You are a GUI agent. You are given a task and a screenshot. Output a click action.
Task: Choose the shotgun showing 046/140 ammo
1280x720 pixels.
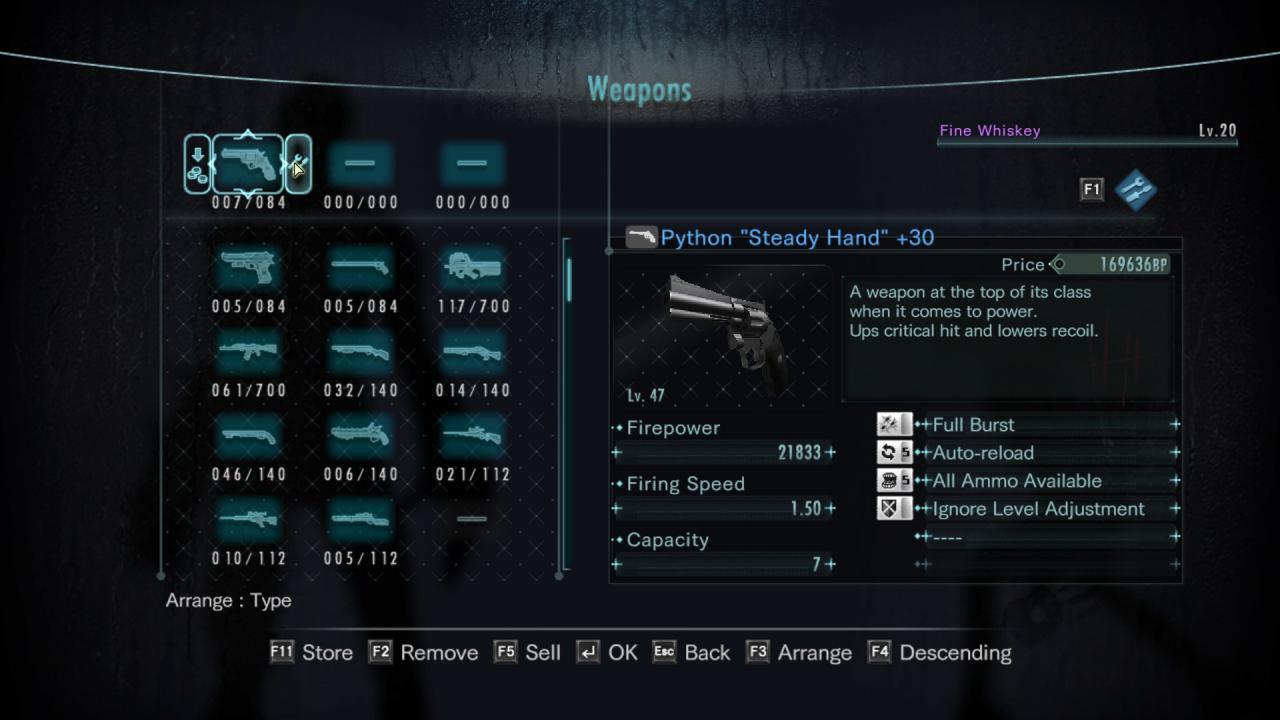click(x=248, y=436)
